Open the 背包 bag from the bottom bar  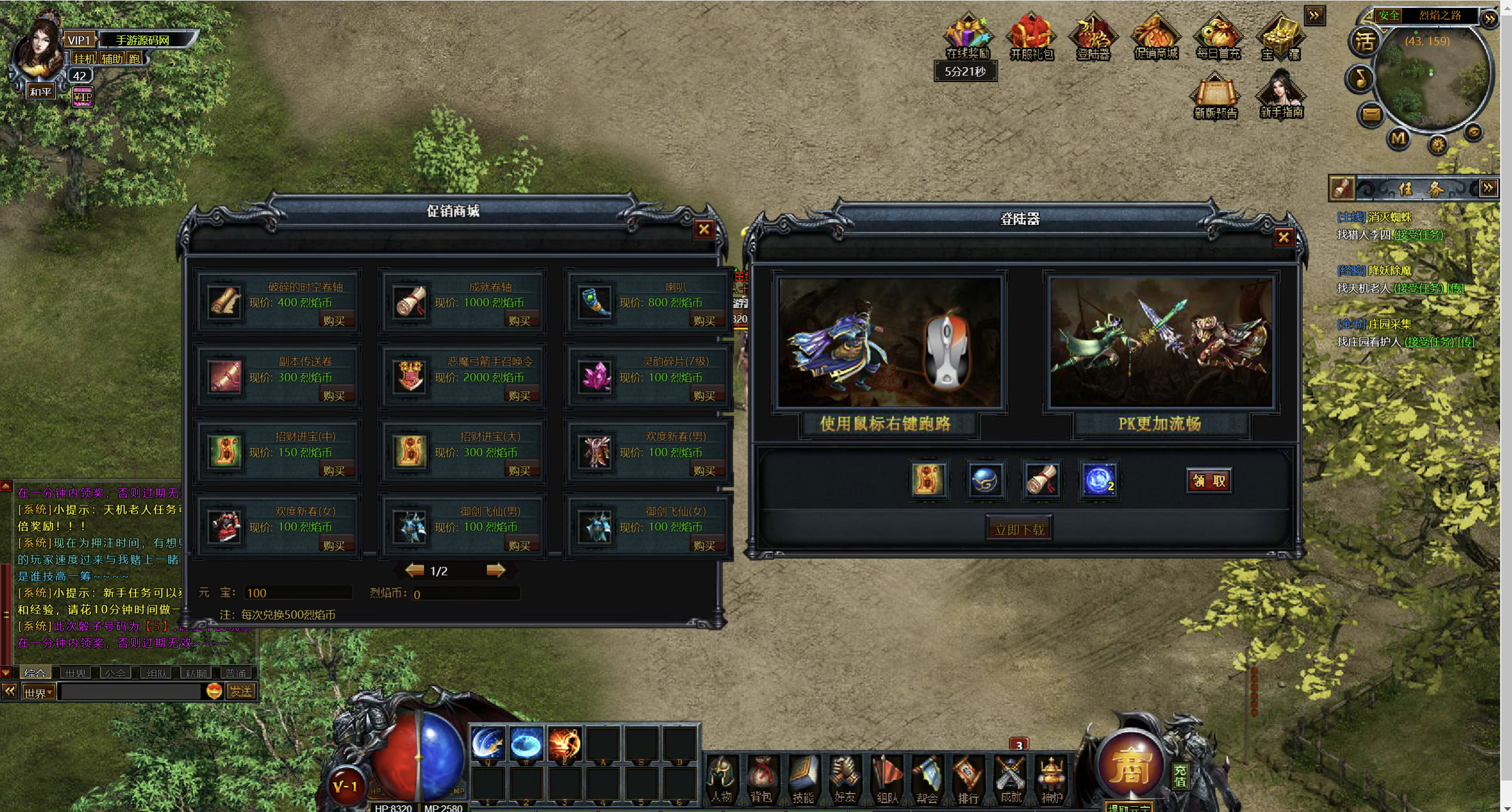761,779
